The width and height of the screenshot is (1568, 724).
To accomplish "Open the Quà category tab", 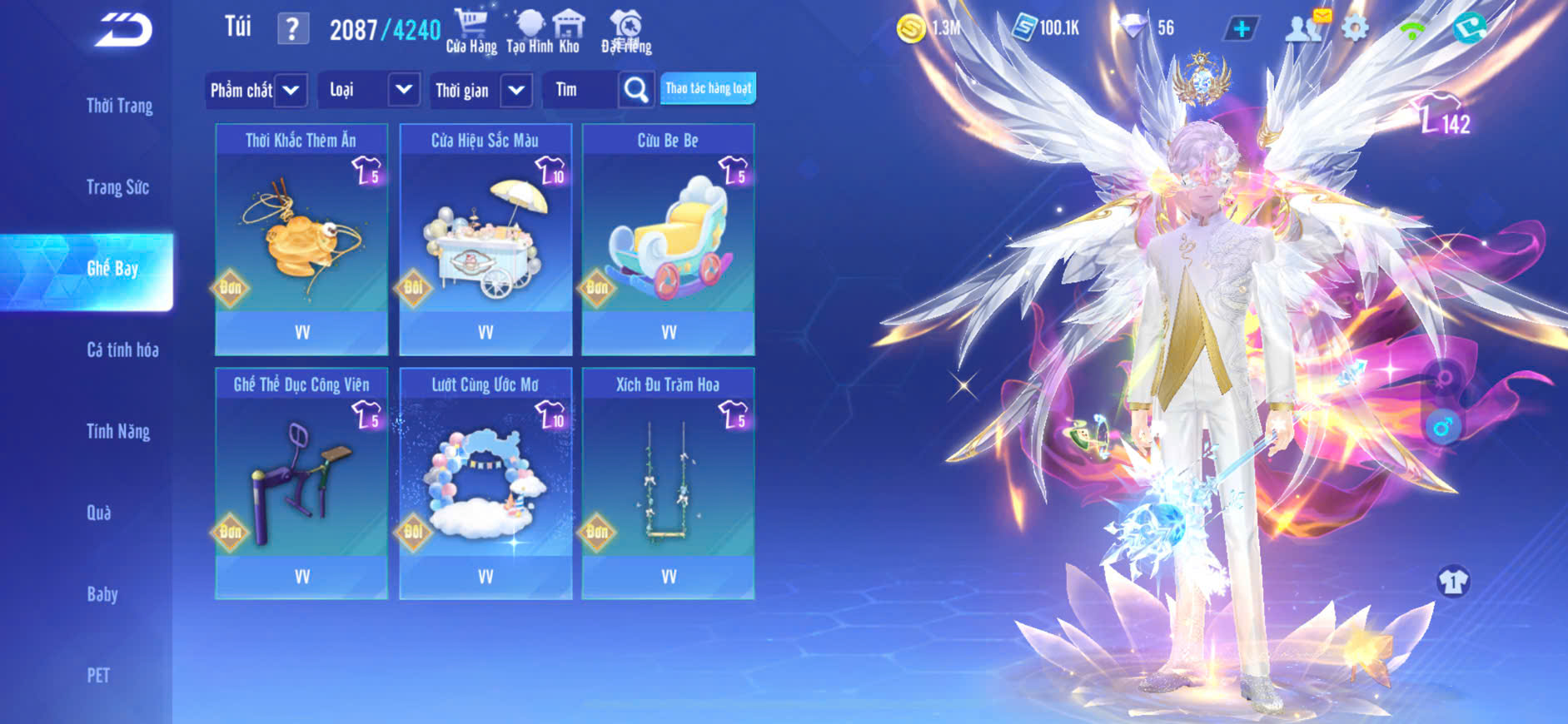I will coord(99,513).
